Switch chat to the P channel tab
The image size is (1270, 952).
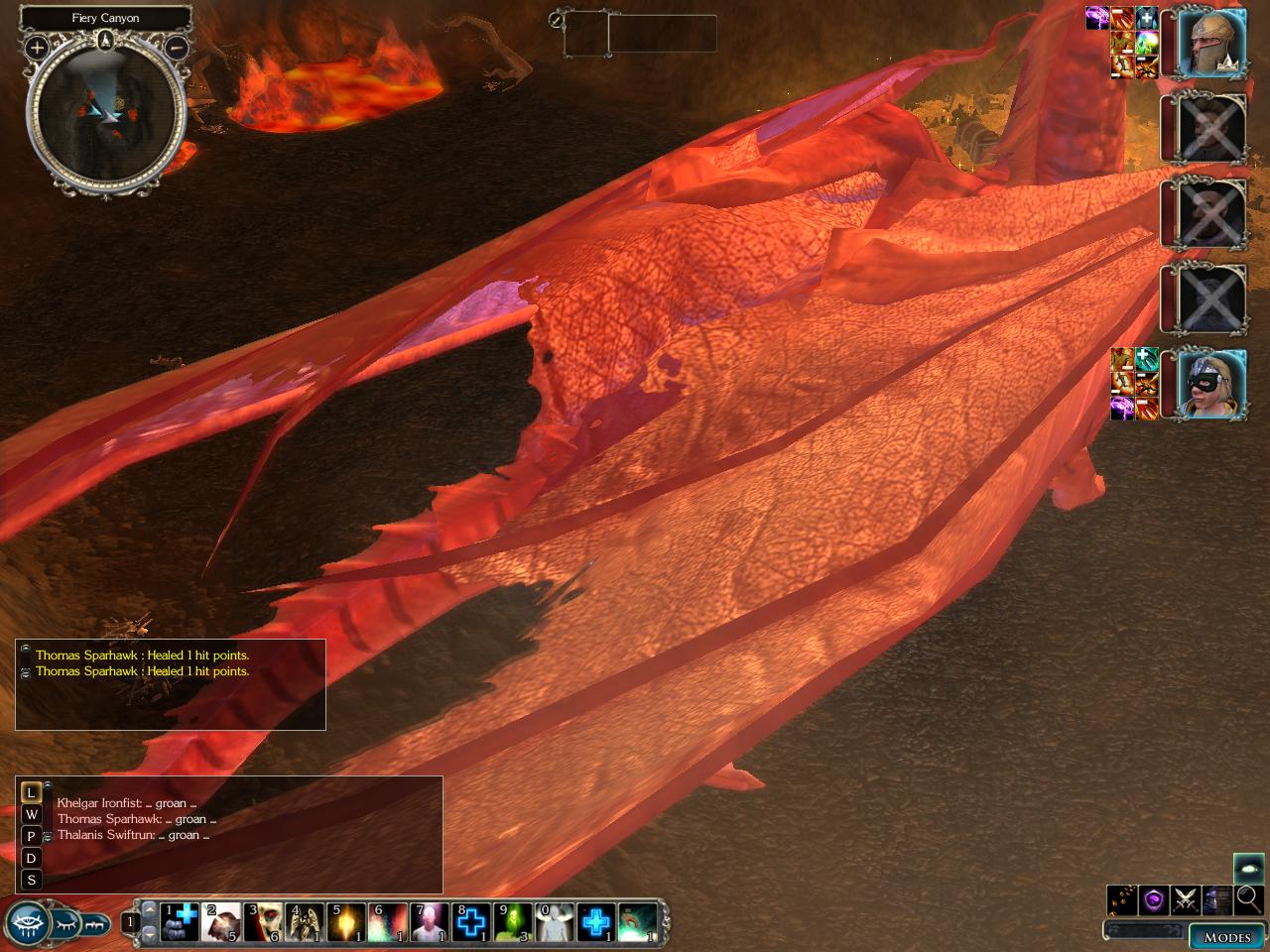[32, 836]
